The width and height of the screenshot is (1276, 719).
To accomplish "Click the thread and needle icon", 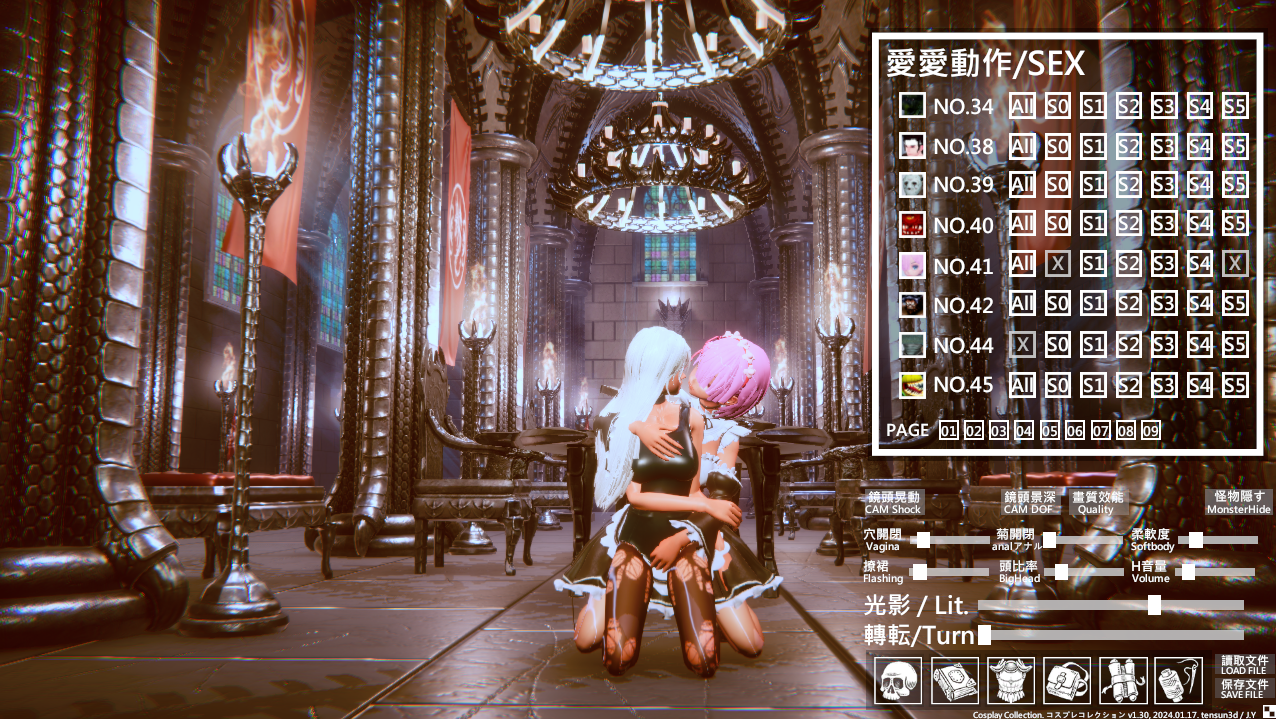I will 1178,680.
